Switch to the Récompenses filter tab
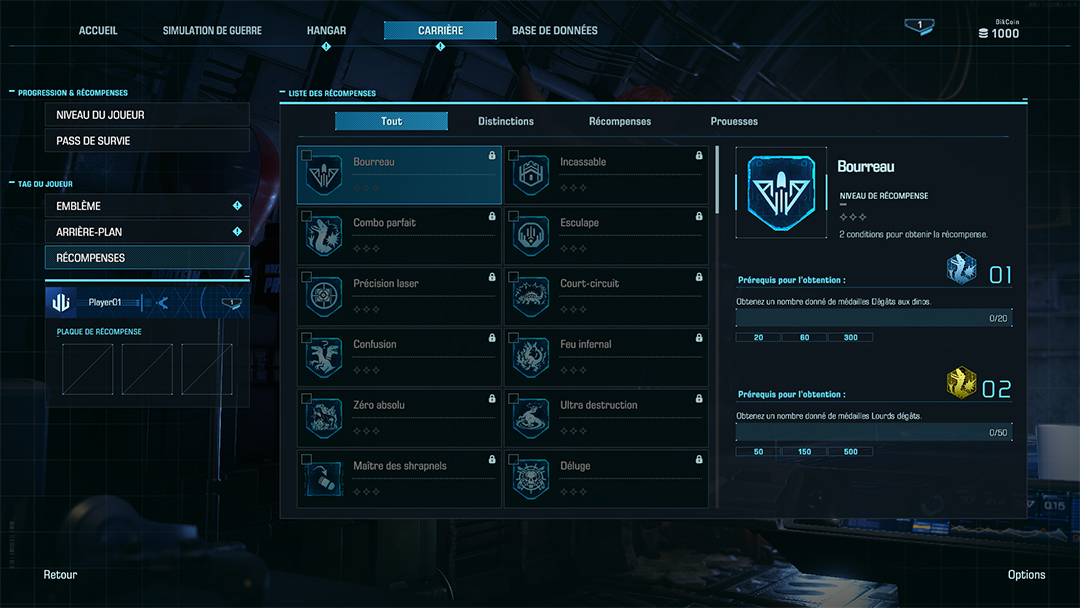 [620, 122]
